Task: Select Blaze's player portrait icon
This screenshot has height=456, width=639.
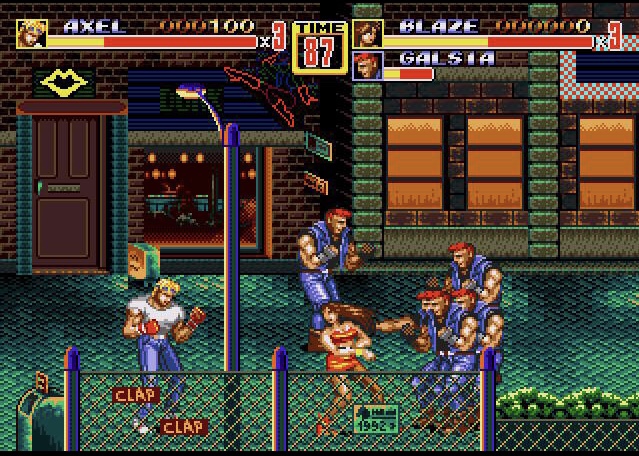Action: coord(367,33)
